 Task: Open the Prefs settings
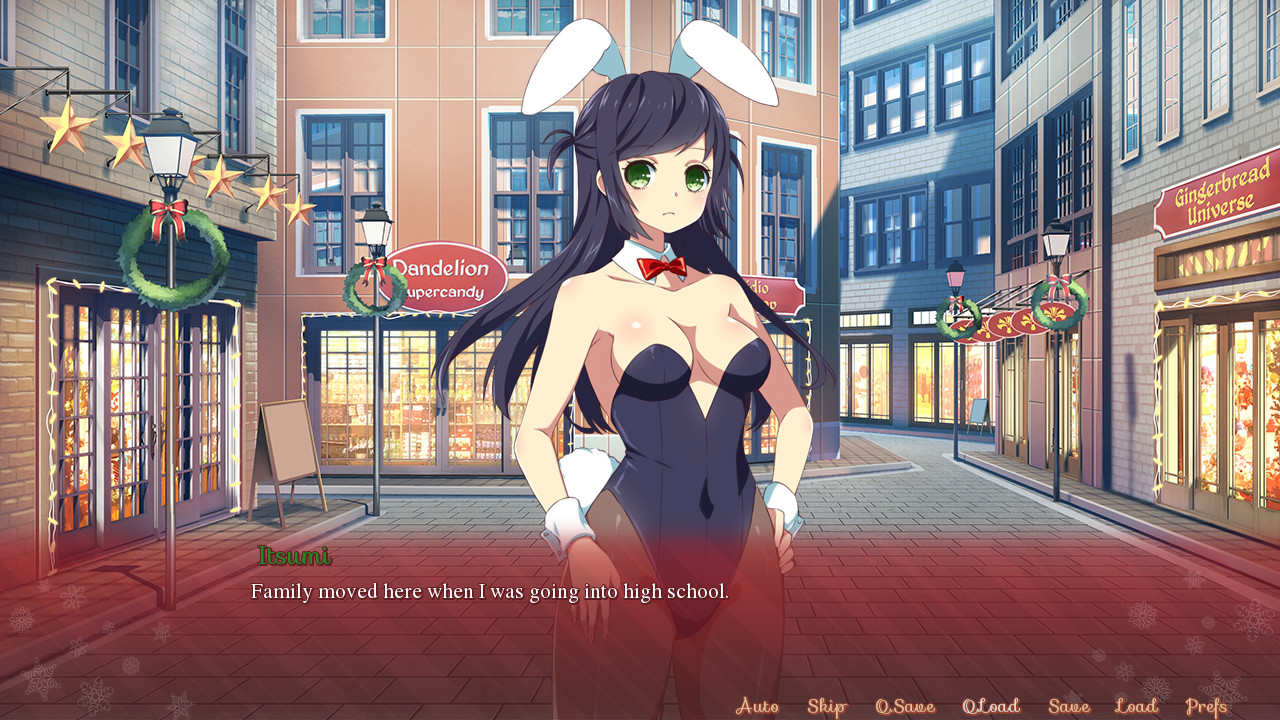(x=1206, y=706)
